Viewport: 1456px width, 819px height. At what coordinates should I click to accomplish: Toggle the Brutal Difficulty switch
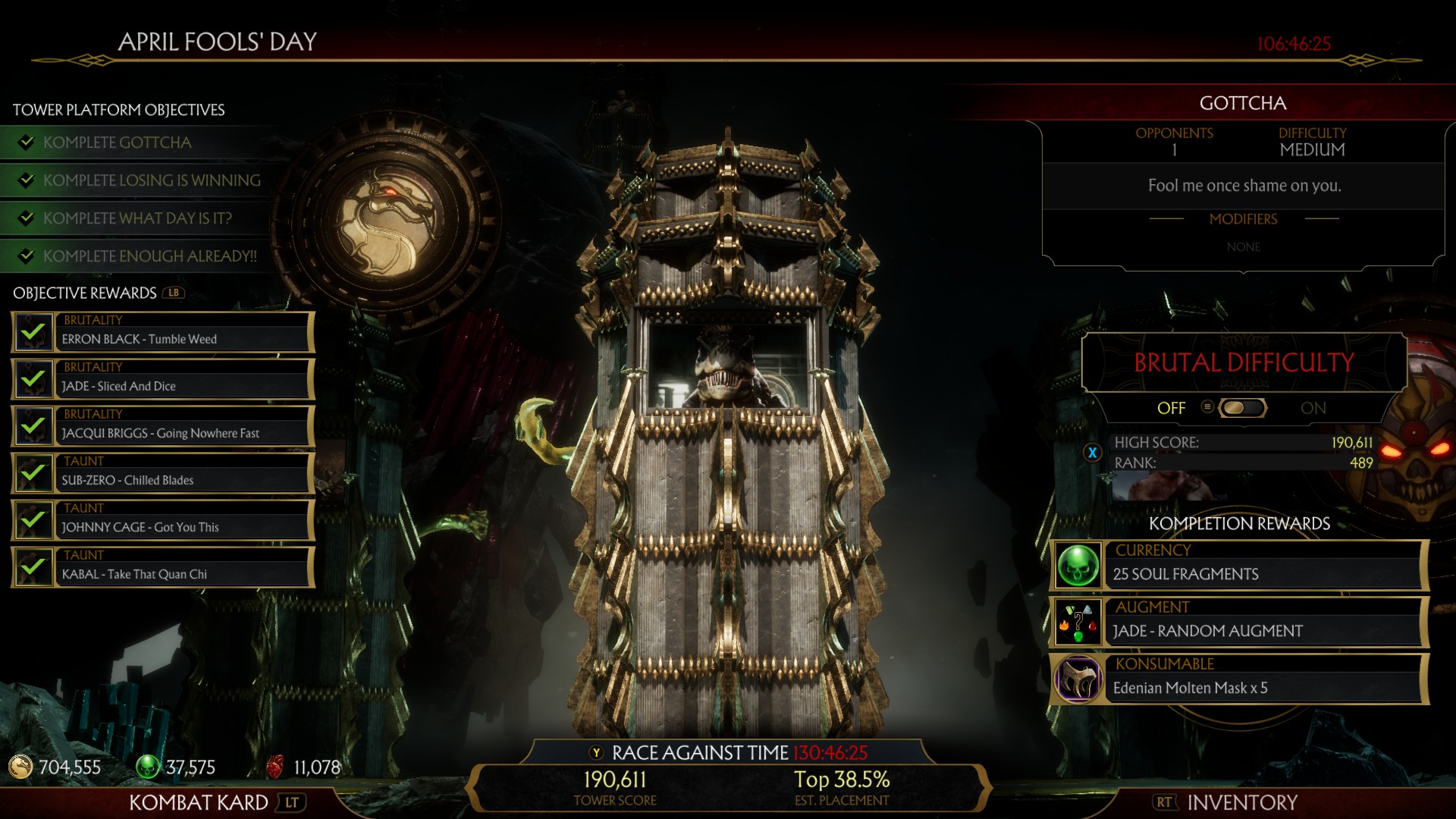coord(1241,408)
